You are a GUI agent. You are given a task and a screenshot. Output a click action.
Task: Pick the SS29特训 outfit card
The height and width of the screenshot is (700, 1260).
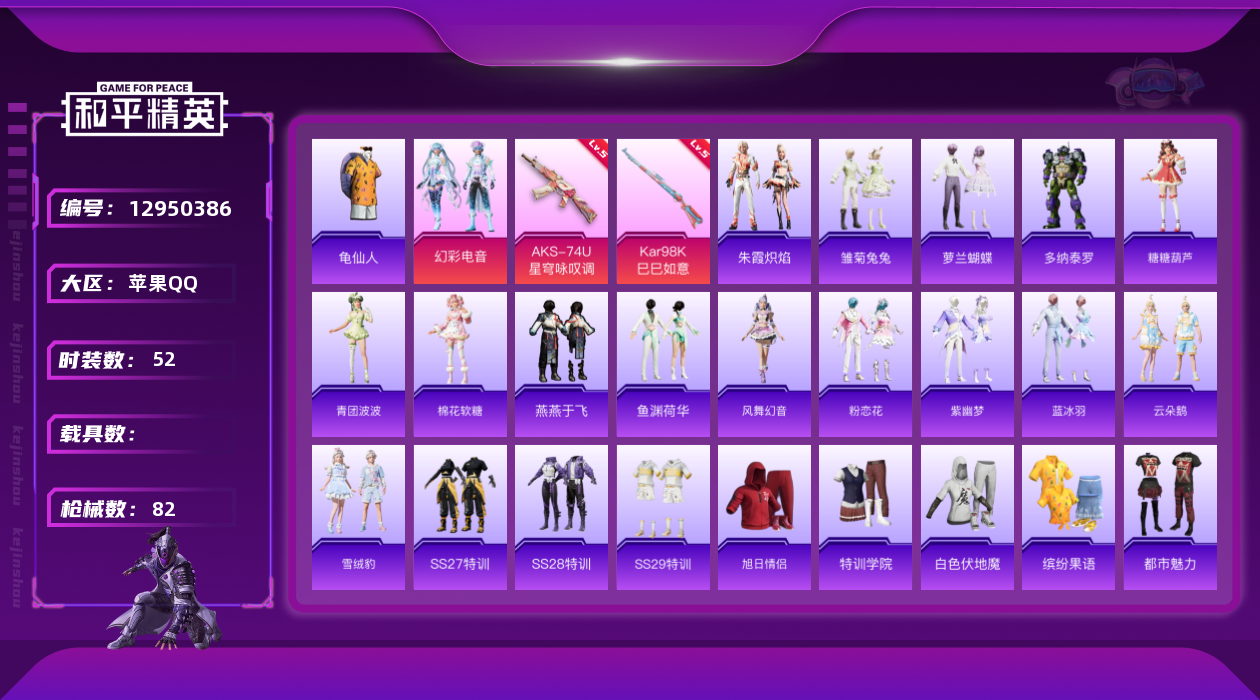coord(663,517)
